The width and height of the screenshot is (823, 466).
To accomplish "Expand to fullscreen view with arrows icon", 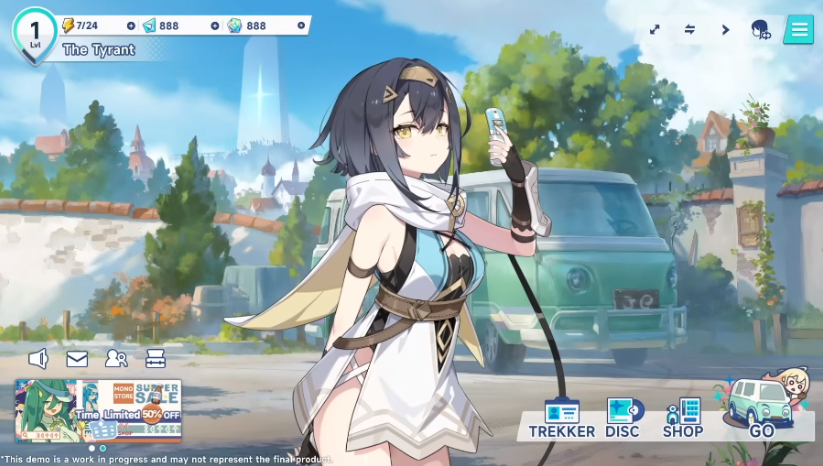I will coord(654,30).
